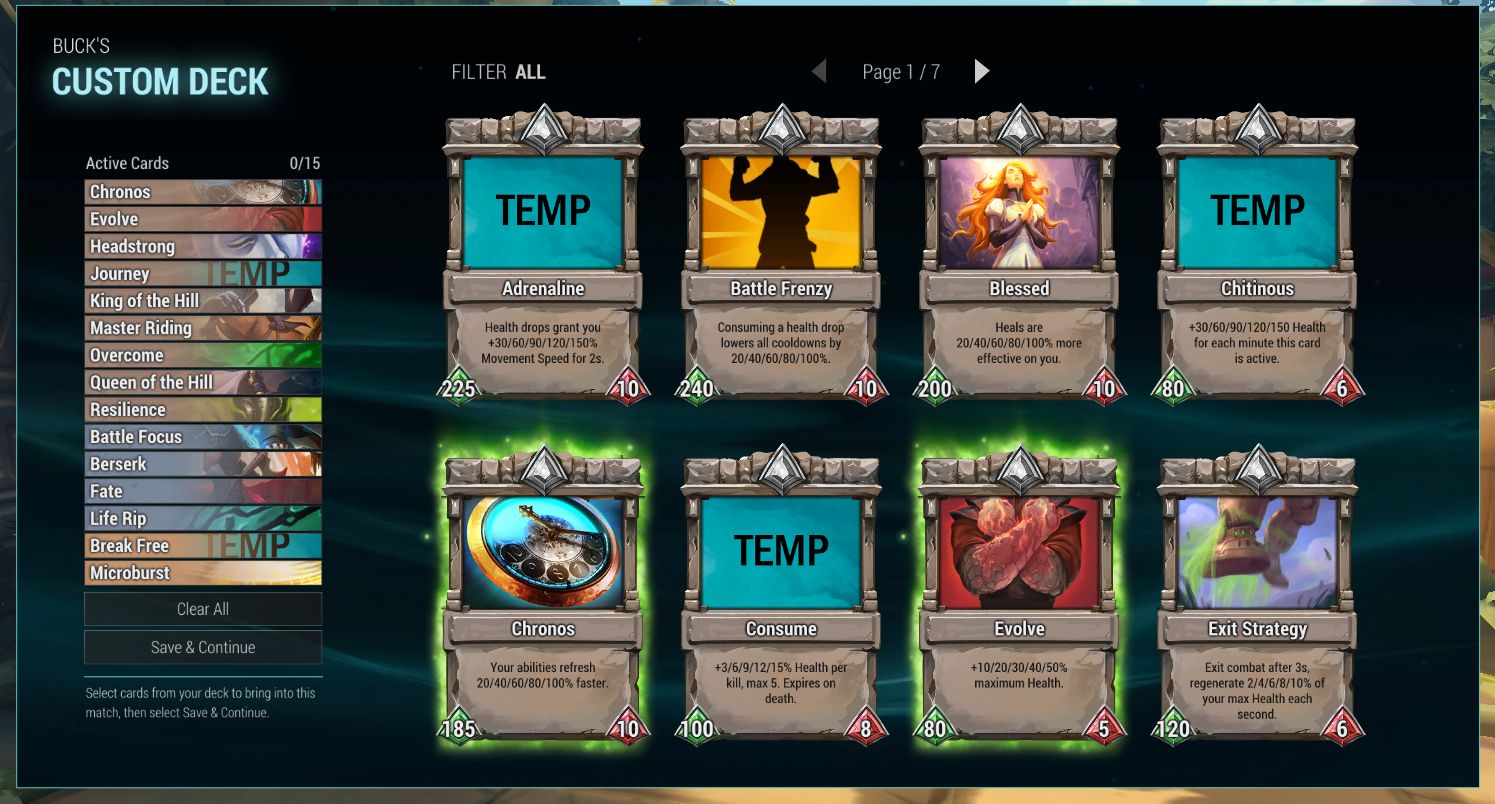The width and height of the screenshot is (1495, 804).
Task: Go to the next page of cards
Action: 982,71
